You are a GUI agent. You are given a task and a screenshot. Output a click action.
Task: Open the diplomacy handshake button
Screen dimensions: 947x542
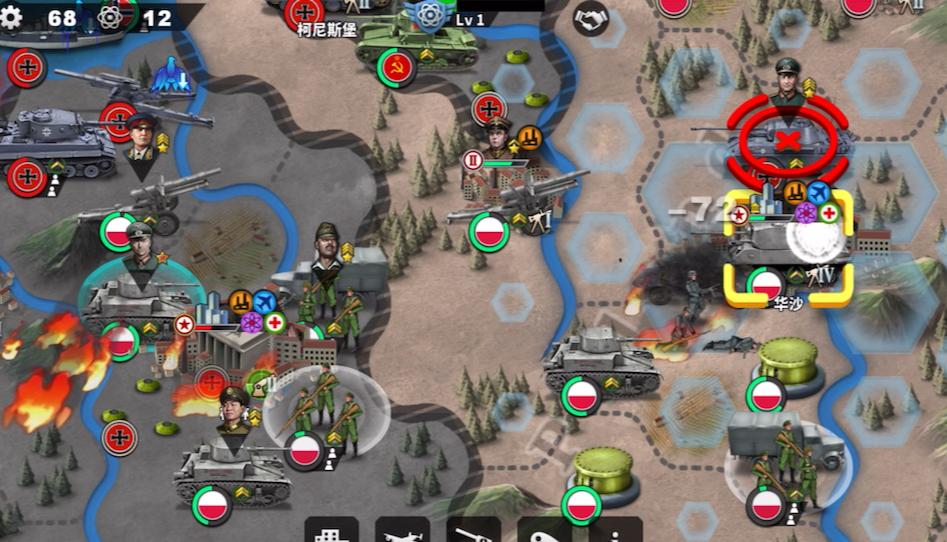click(591, 17)
